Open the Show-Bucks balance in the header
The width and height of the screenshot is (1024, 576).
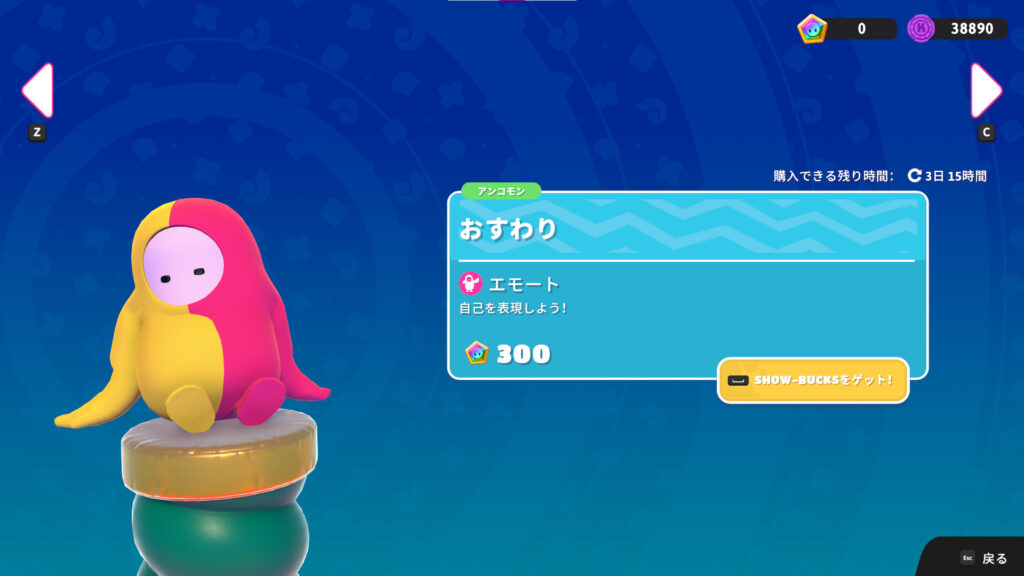846,28
